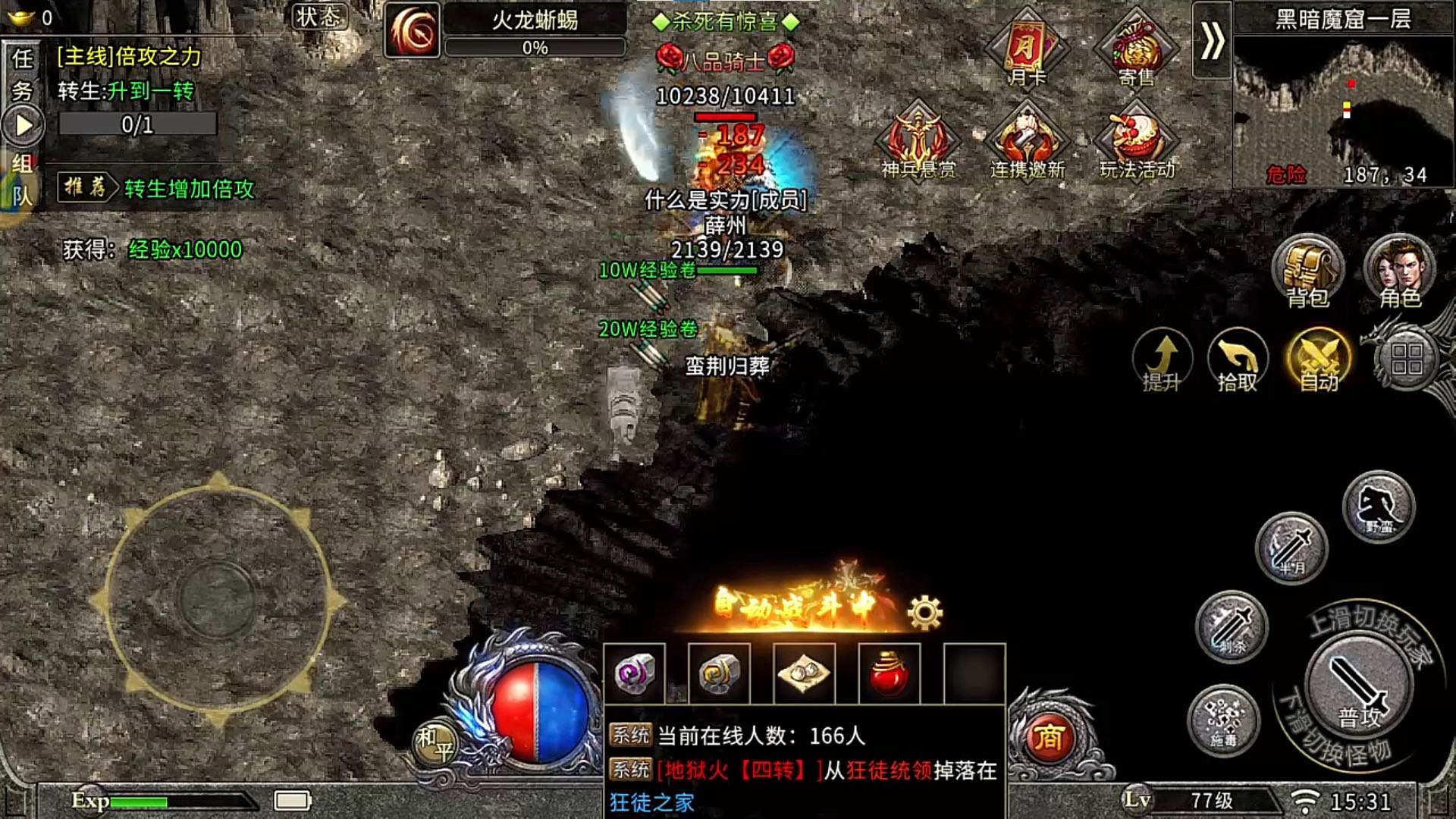The height and width of the screenshot is (819, 1456).
Task: Click the cave minimap
Action: tap(1344, 106)
